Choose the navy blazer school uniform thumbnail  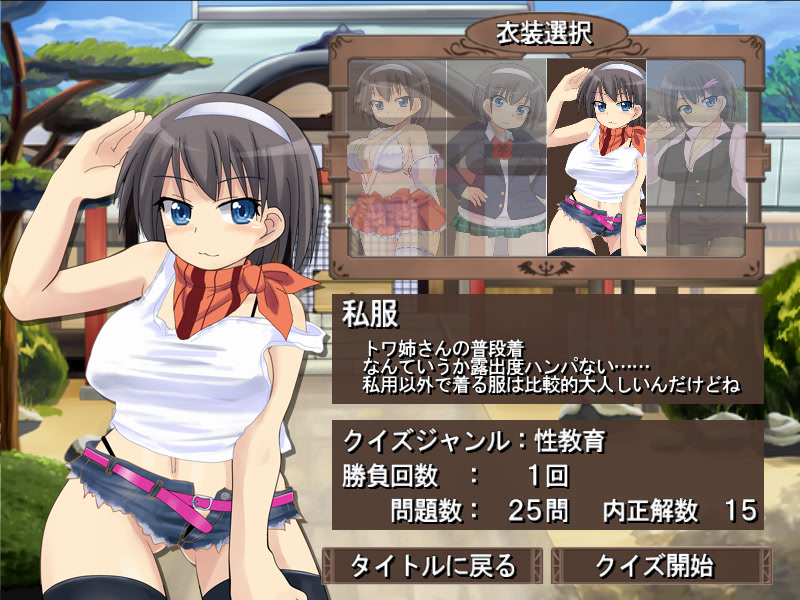coord(497,155)
